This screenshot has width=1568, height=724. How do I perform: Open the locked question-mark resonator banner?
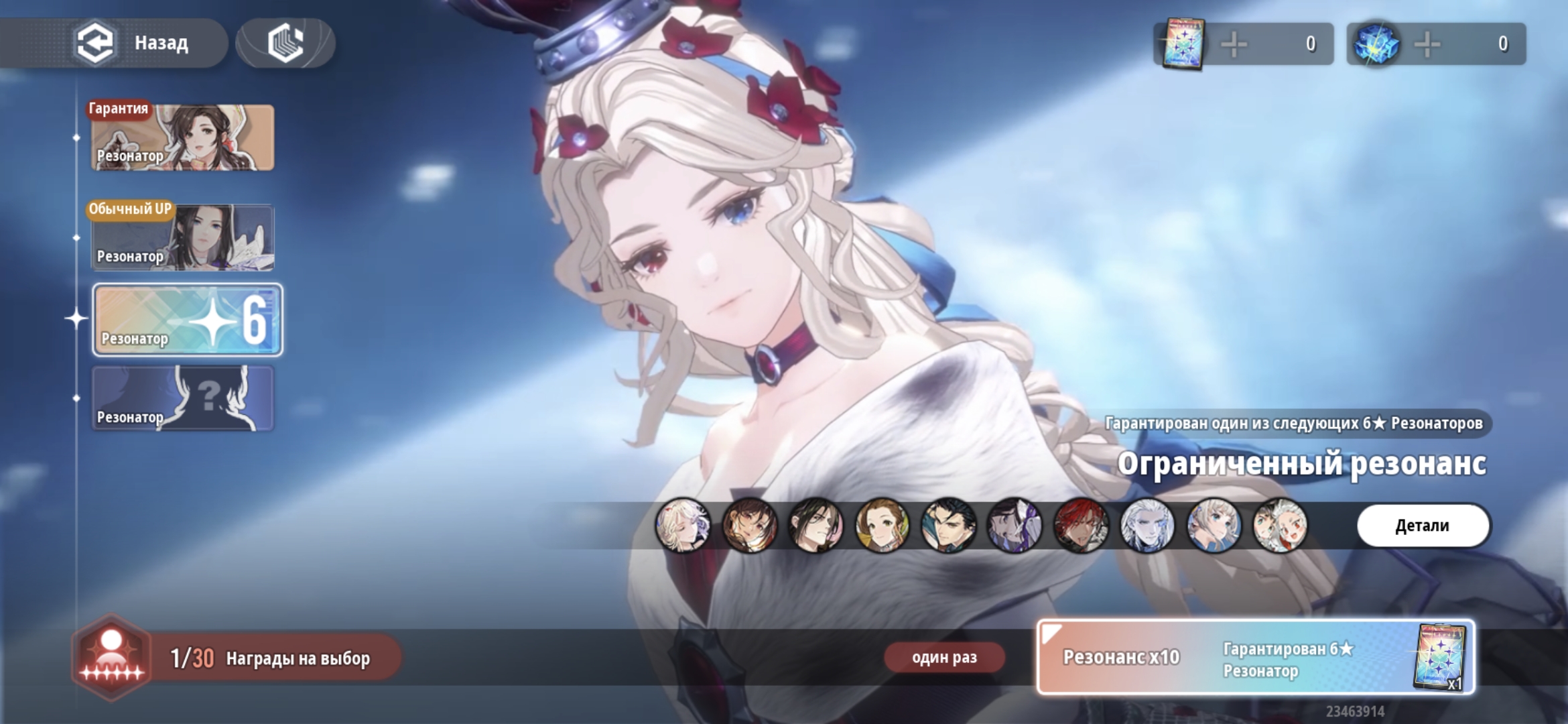pos(182,399)
